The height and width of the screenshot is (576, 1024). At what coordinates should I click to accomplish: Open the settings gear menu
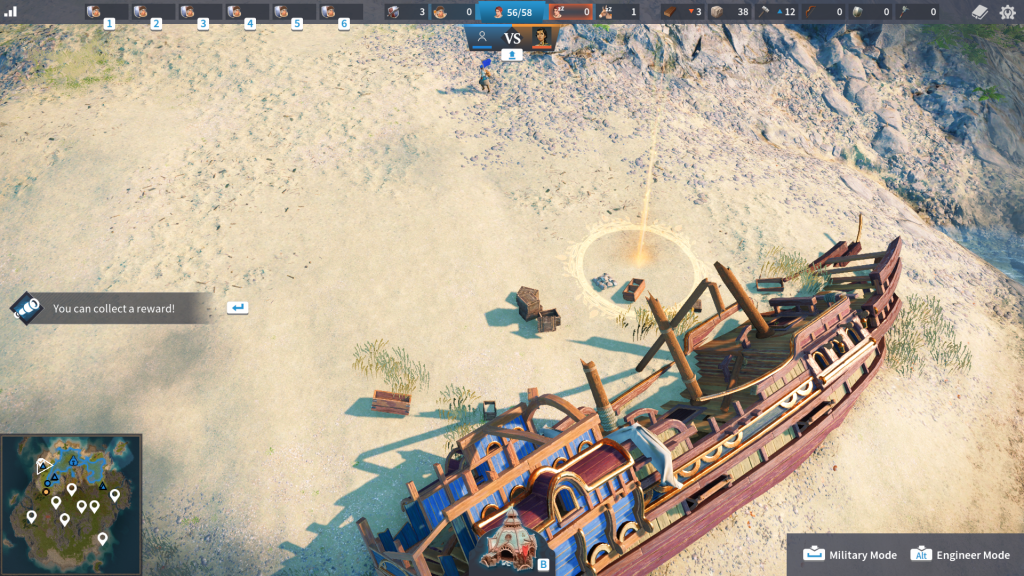1007,12
